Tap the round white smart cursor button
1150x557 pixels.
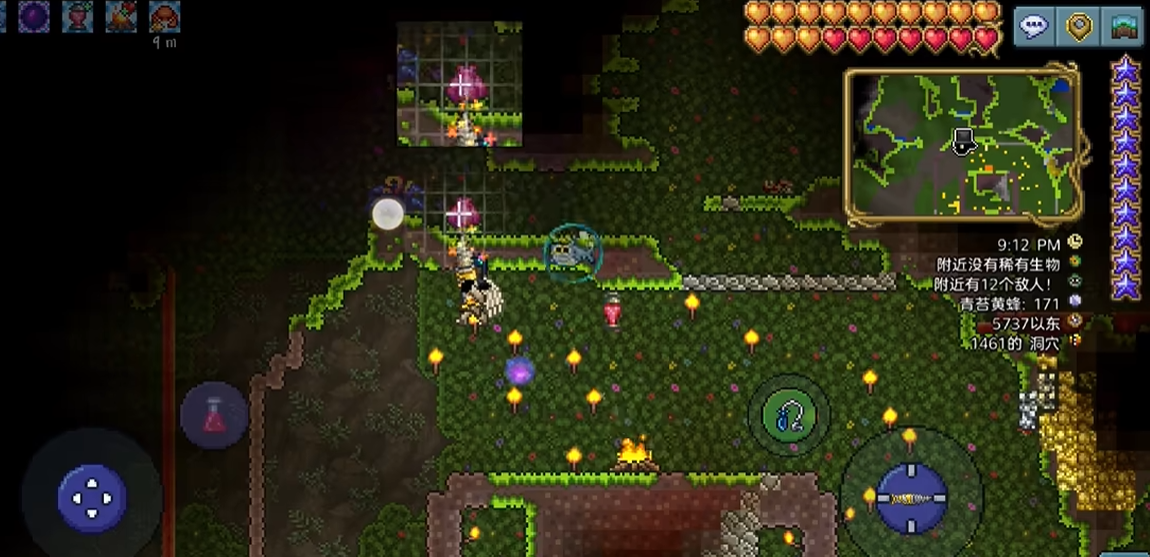pyautogui.click(x=388, y=213)
